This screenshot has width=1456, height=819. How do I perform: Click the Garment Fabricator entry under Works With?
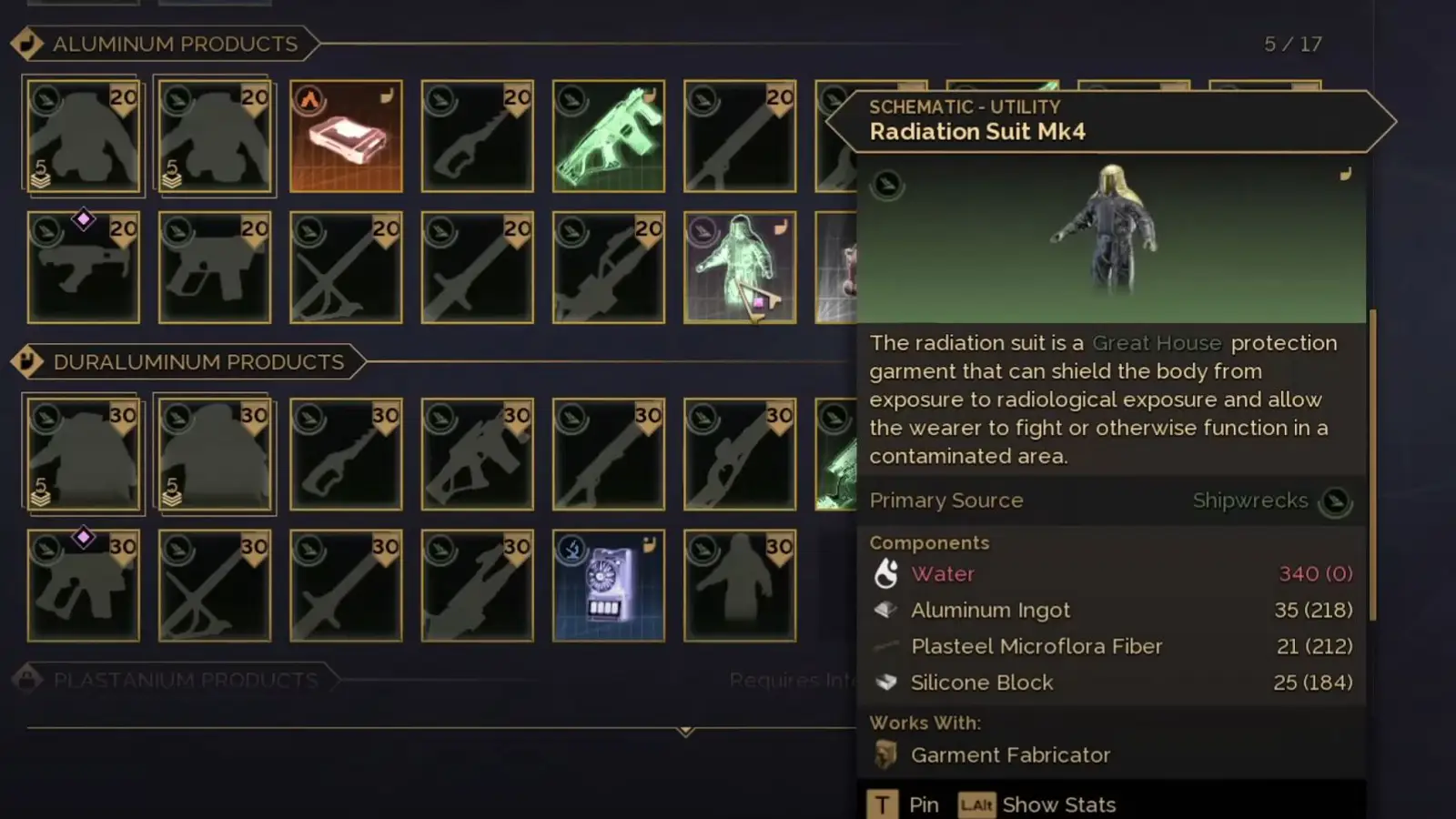pos(1010,755)
